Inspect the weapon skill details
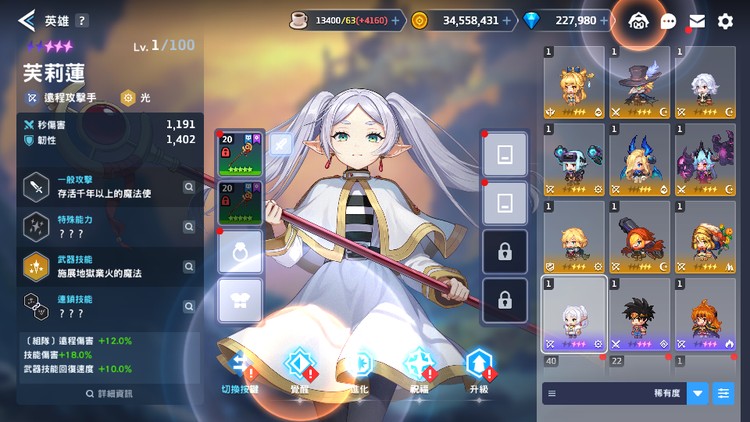This screenshot has width=750, height=422. 188,265
